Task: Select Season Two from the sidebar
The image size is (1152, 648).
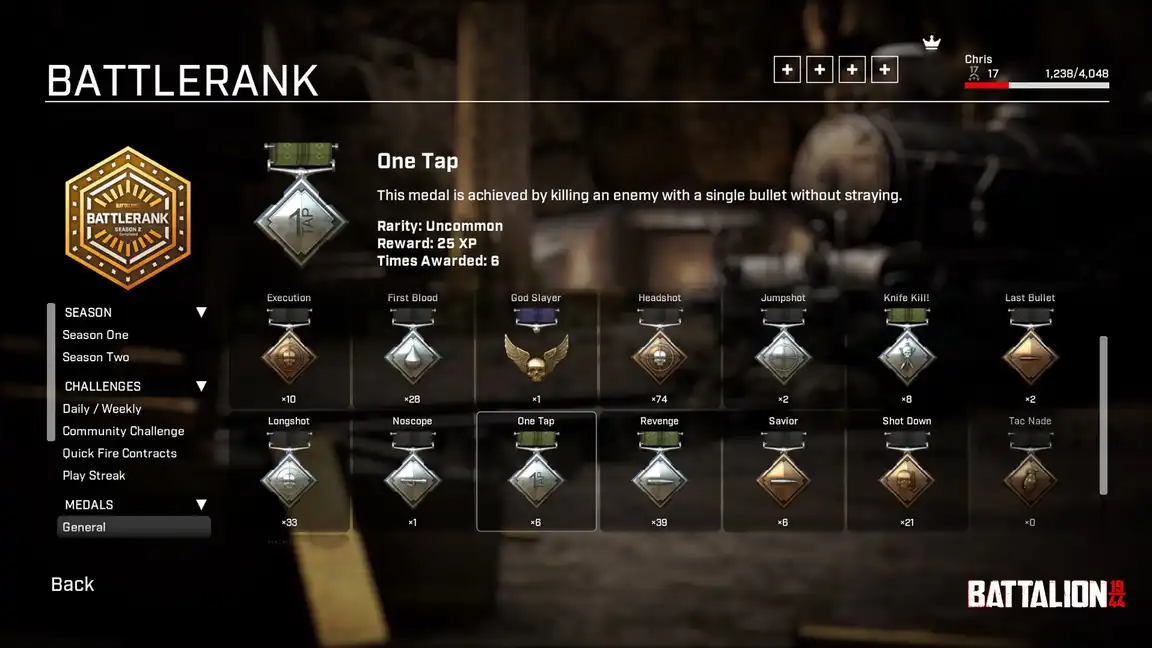Action: click(x=96, y=357)
